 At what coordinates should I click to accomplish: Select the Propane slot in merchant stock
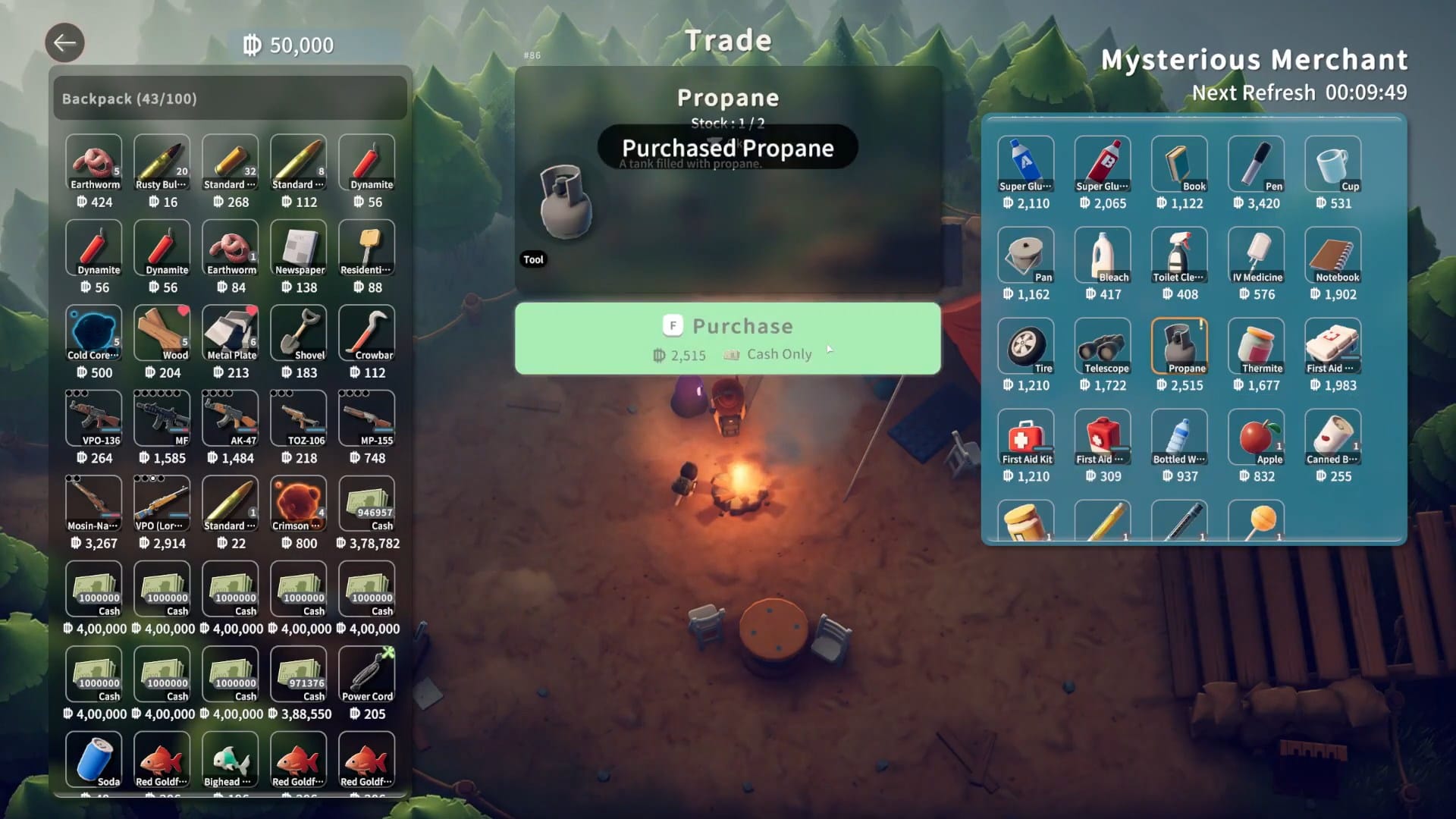(1179, 346)
